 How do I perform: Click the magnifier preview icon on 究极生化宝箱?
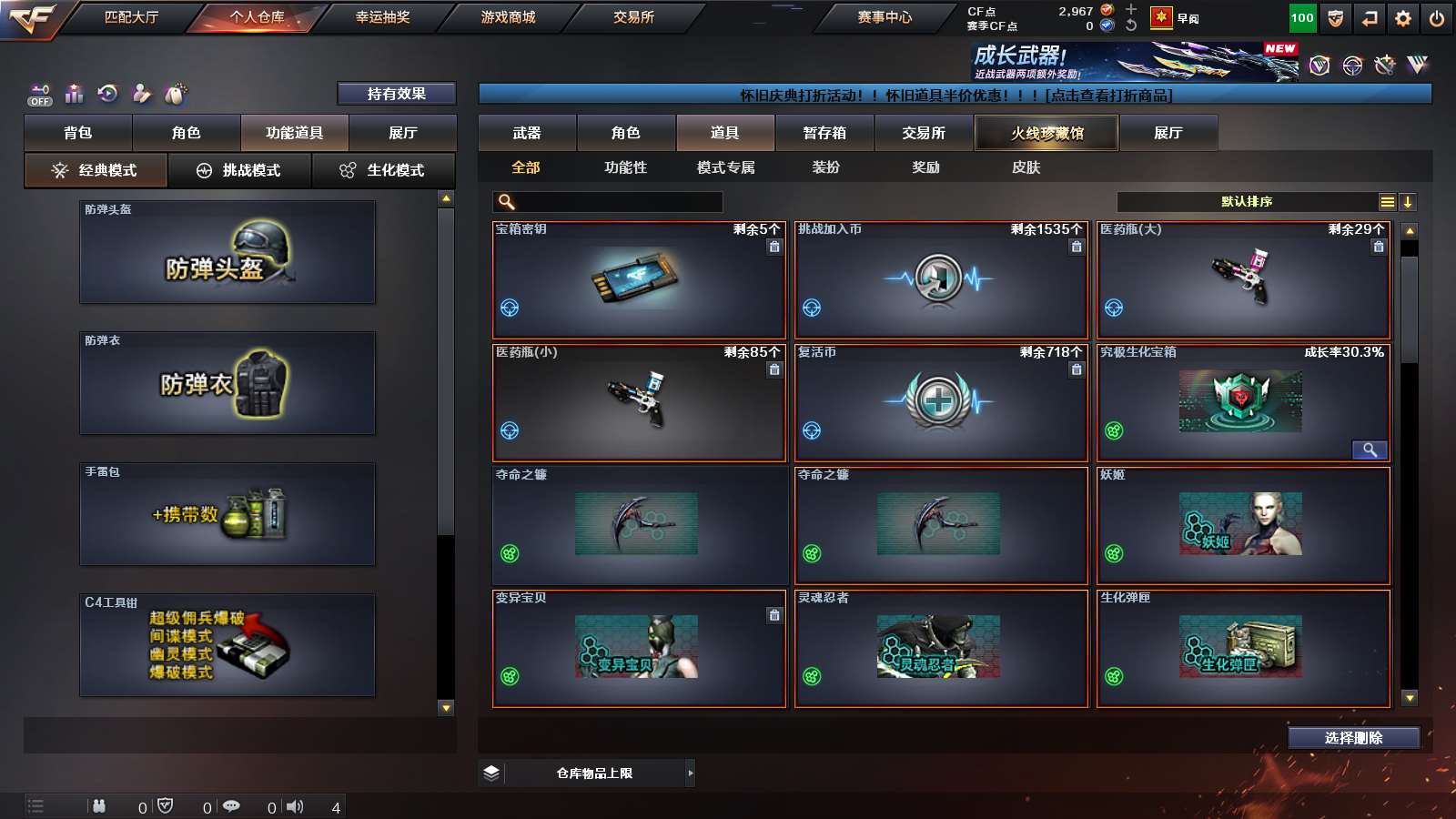1370,450
